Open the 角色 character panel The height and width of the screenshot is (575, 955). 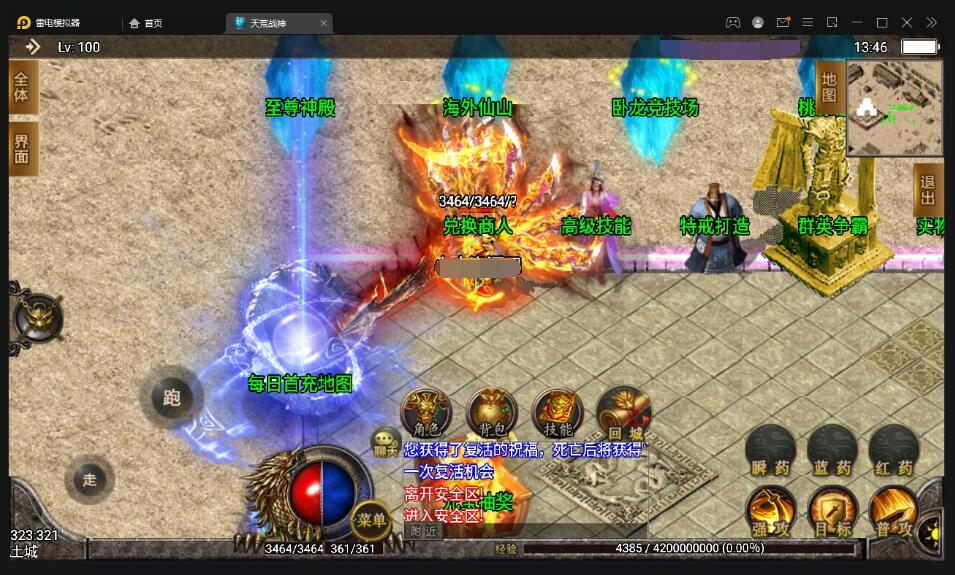(x=426, y=413)
